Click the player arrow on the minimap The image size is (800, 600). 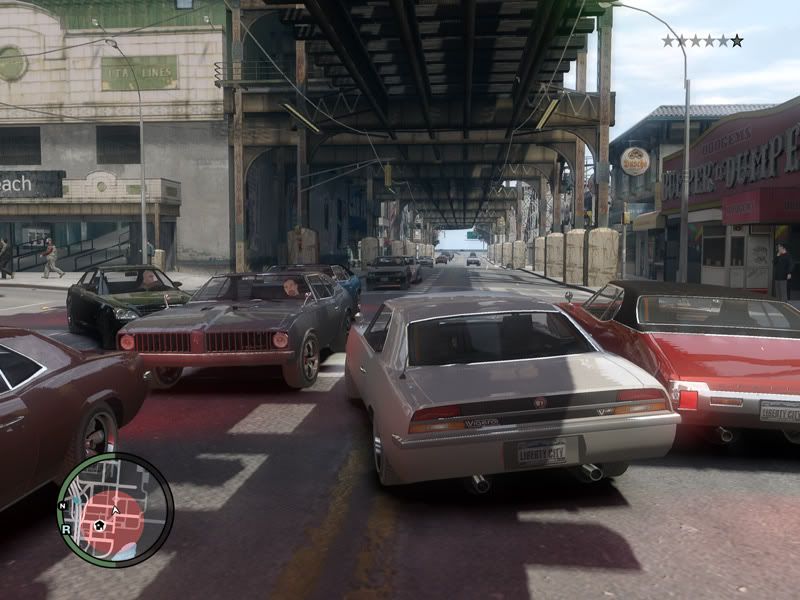point(115,509)
